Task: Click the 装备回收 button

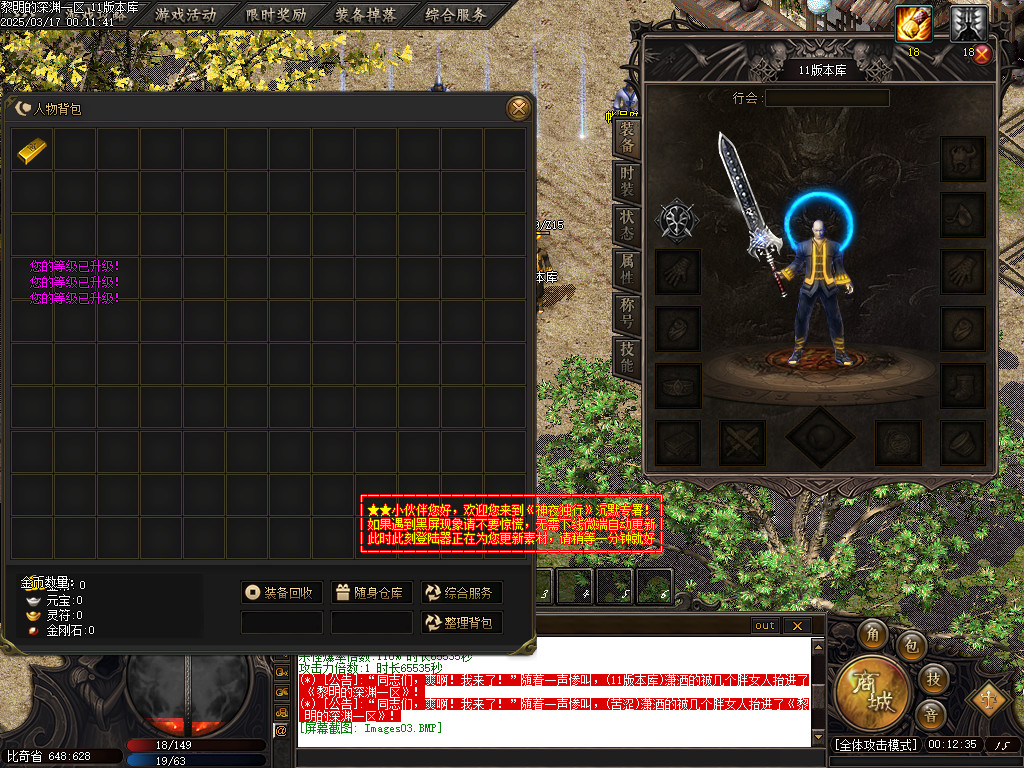Action: pos(282,593)
